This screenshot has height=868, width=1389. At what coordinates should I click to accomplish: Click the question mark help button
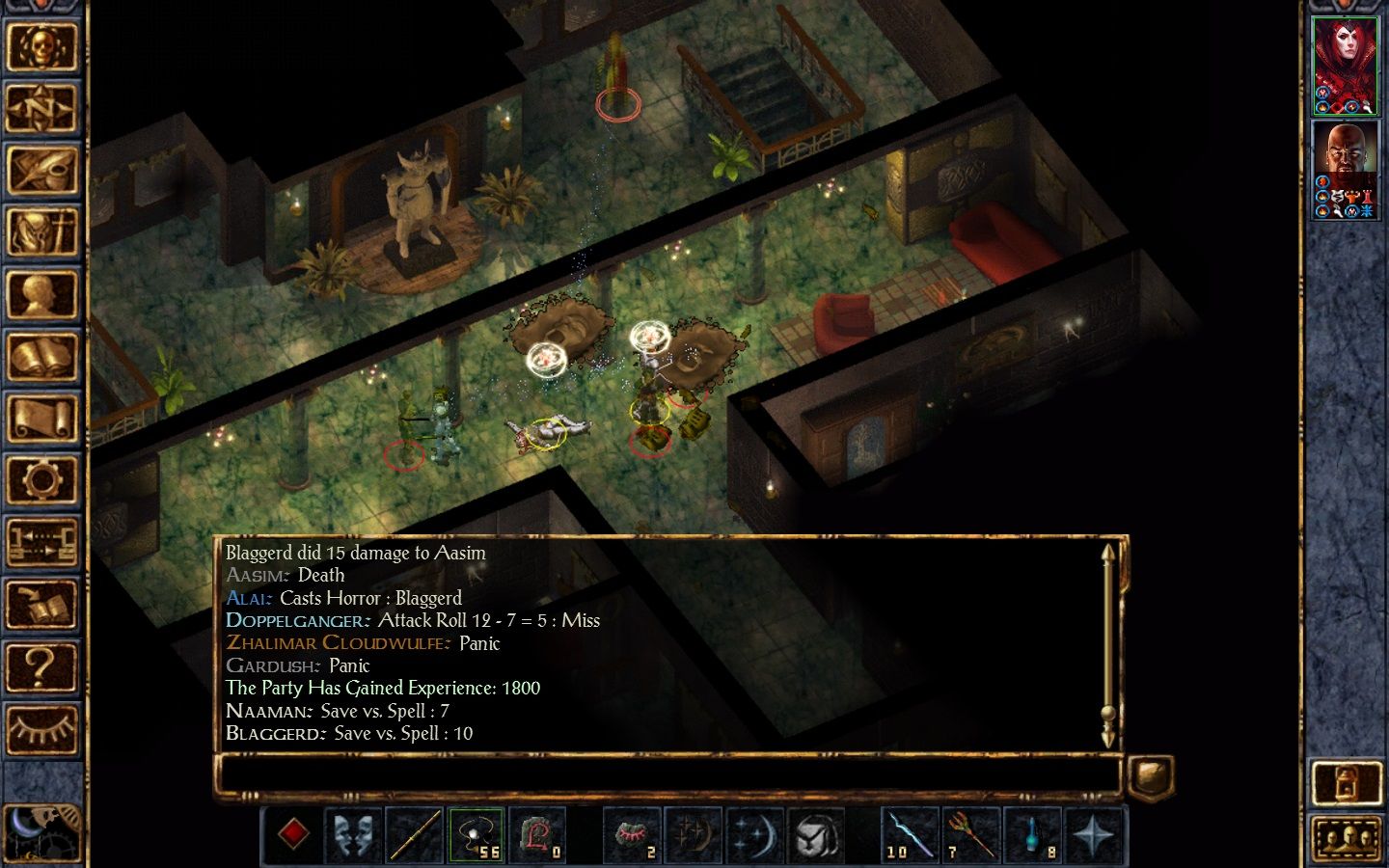click(x=41, y=666)
